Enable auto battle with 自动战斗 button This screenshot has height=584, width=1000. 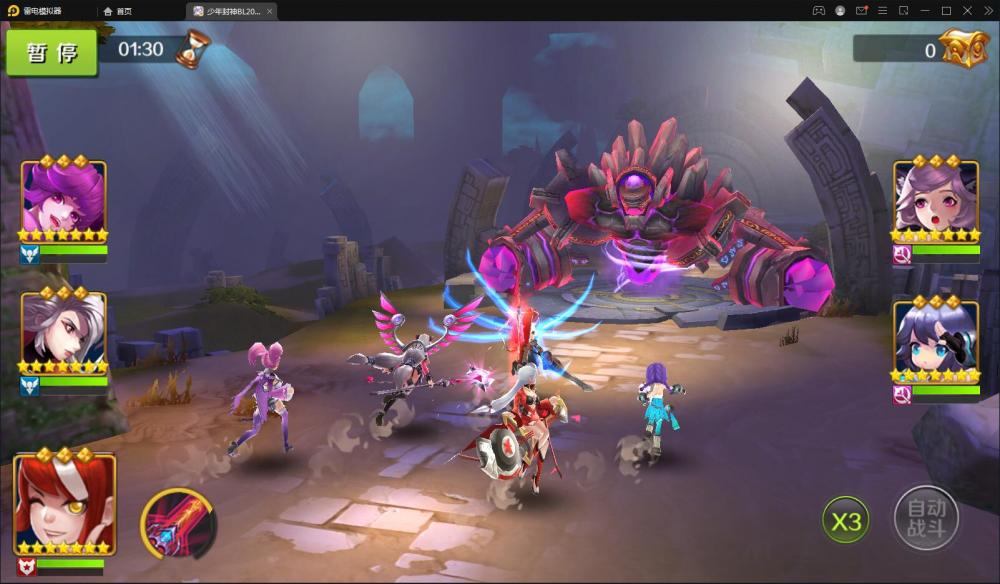(926, 518)
